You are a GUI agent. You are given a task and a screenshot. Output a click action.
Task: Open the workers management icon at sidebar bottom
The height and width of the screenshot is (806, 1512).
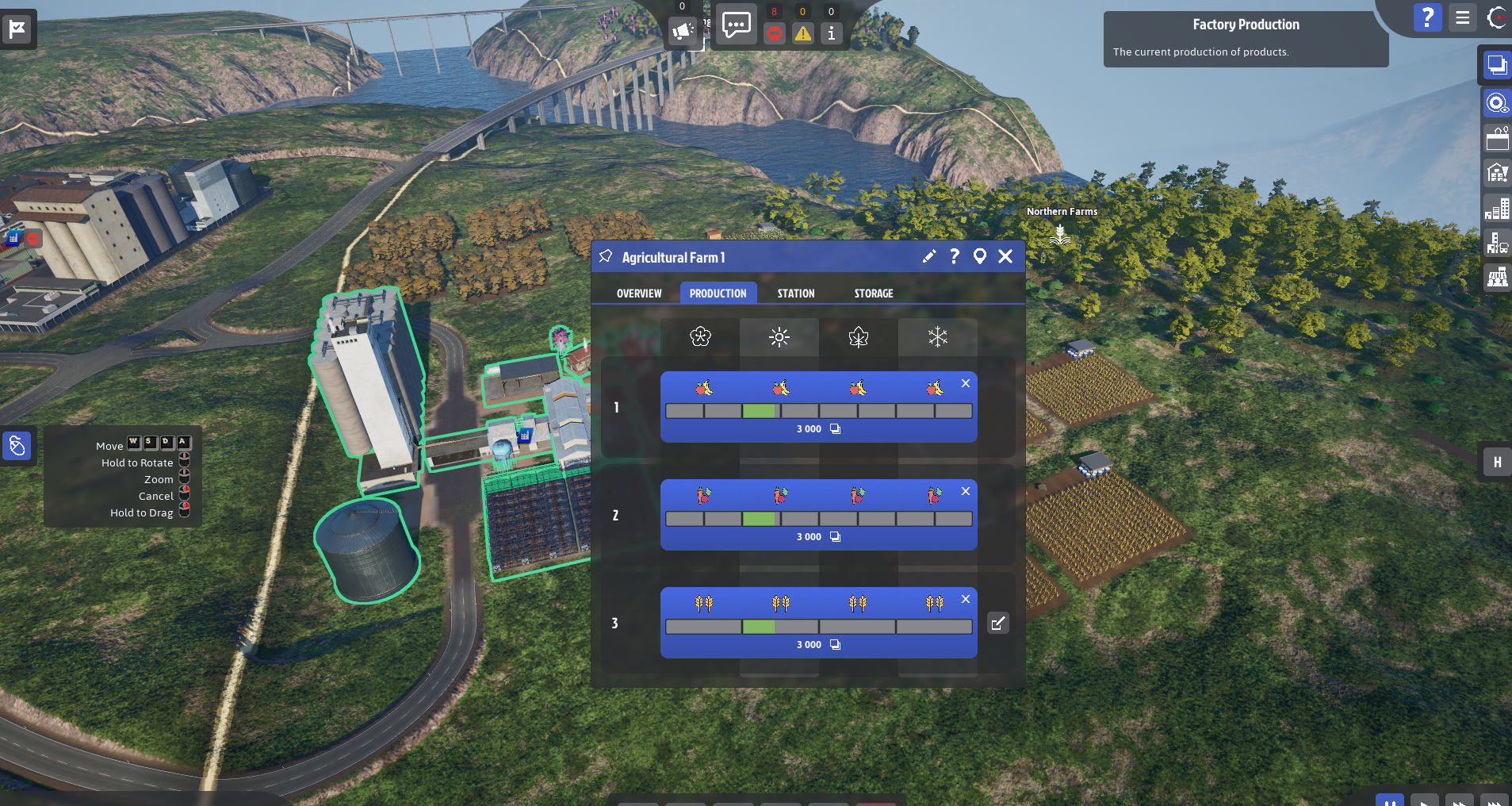tap(1497, 277)
